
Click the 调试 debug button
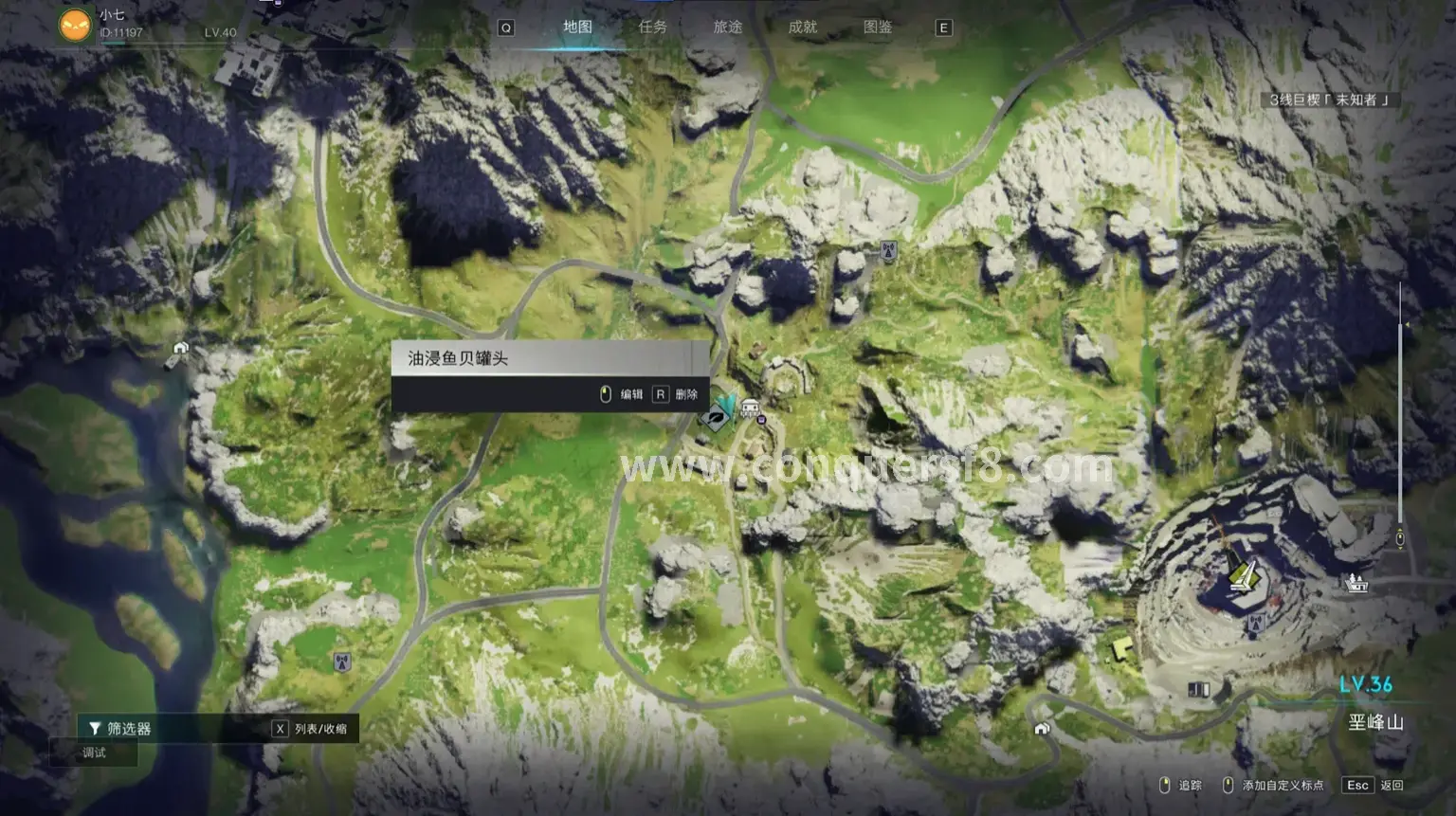click(94, 753)
